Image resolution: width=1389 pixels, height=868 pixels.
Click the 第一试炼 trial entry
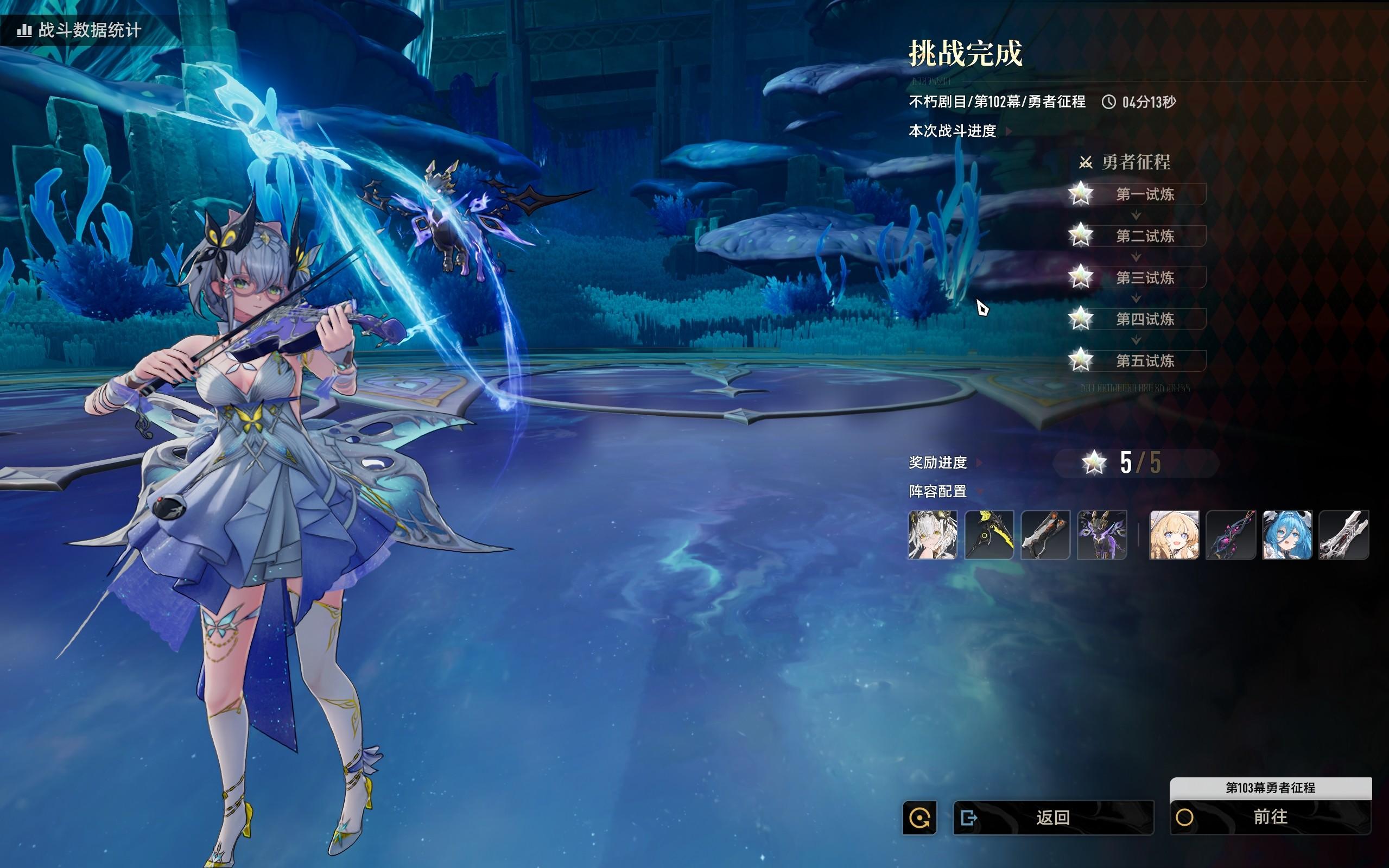click(x=1145, y=194)
